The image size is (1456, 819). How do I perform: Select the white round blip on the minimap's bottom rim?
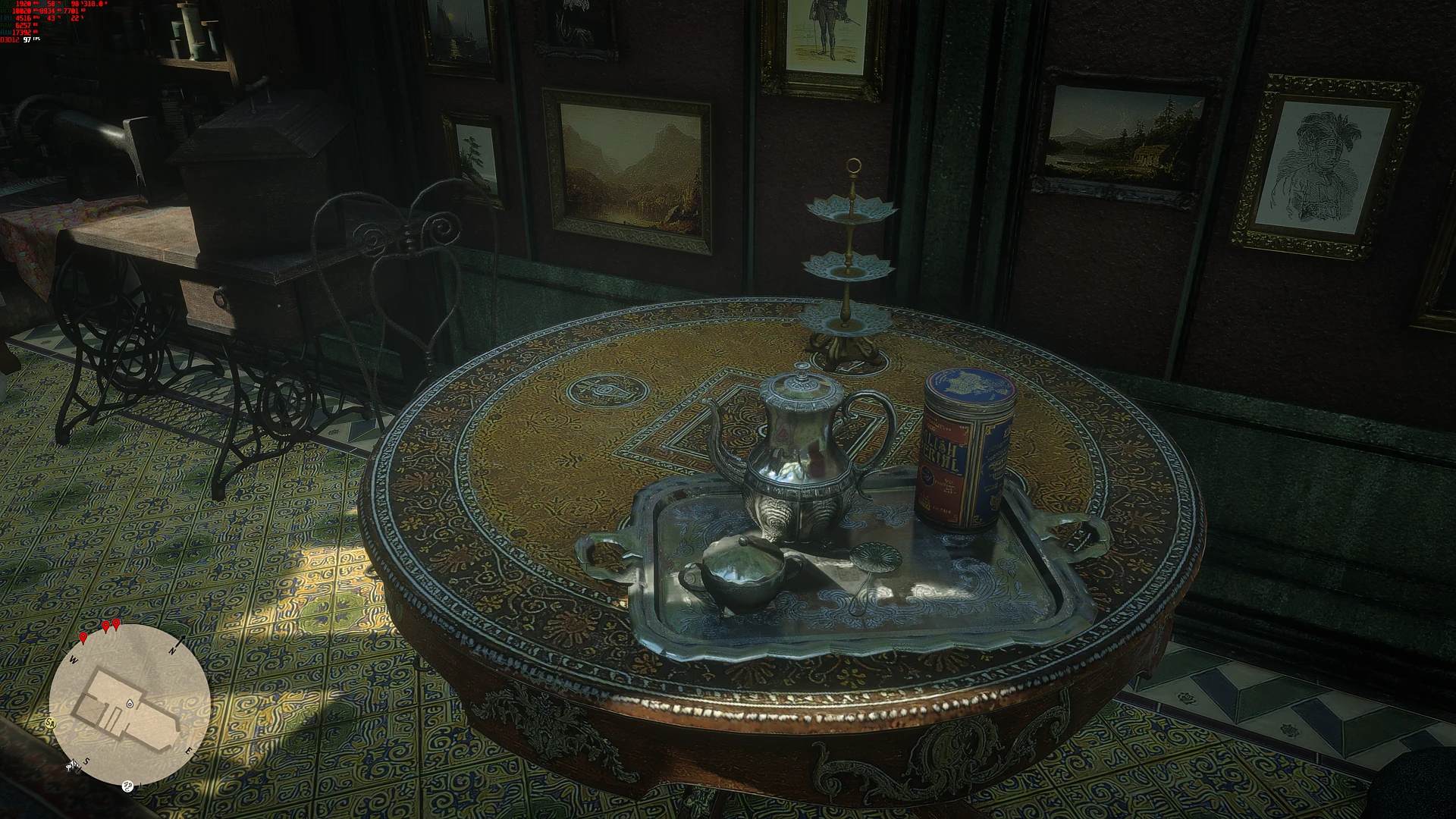[x=127, y=786]
